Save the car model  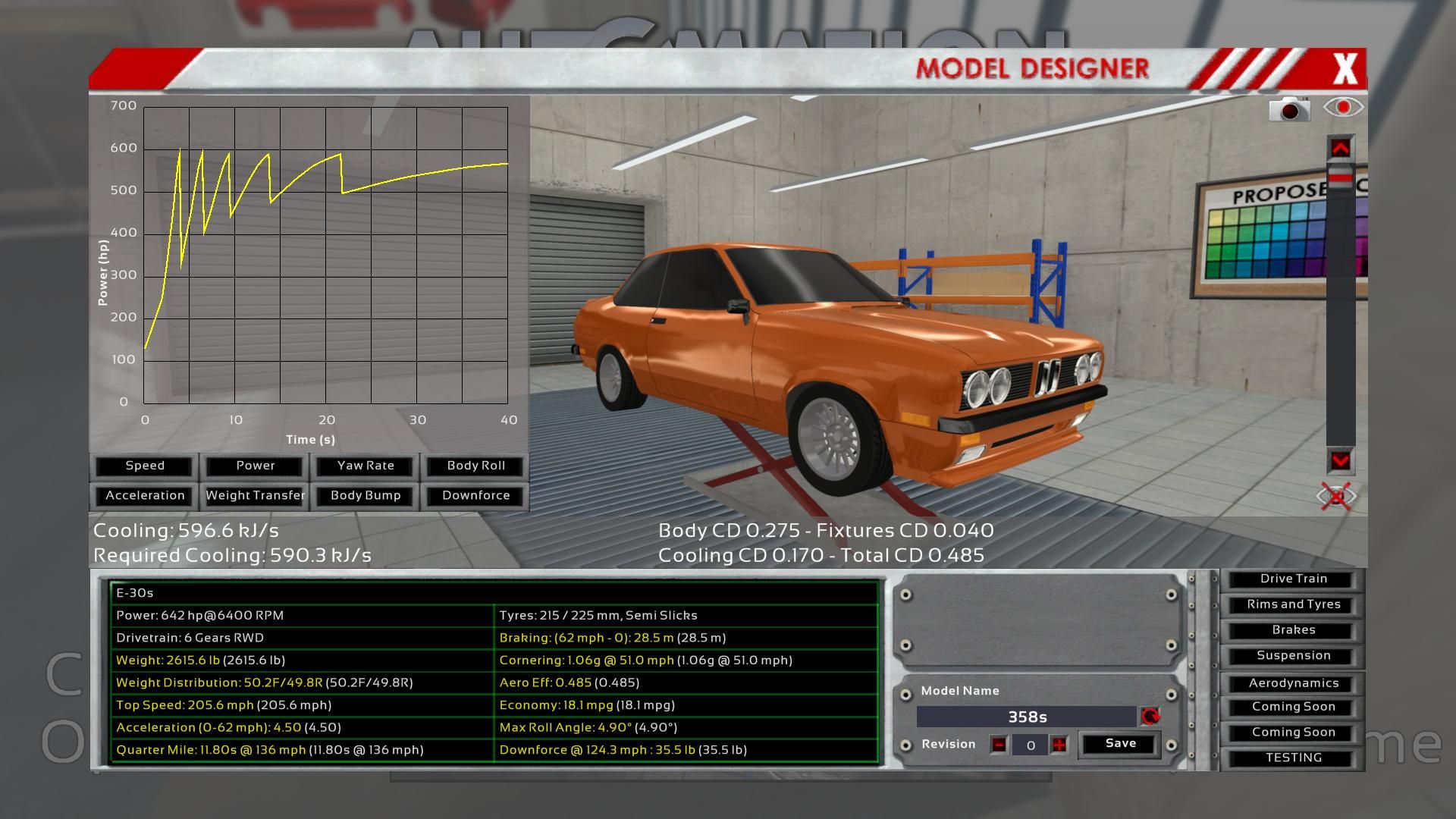[1120, 744]
